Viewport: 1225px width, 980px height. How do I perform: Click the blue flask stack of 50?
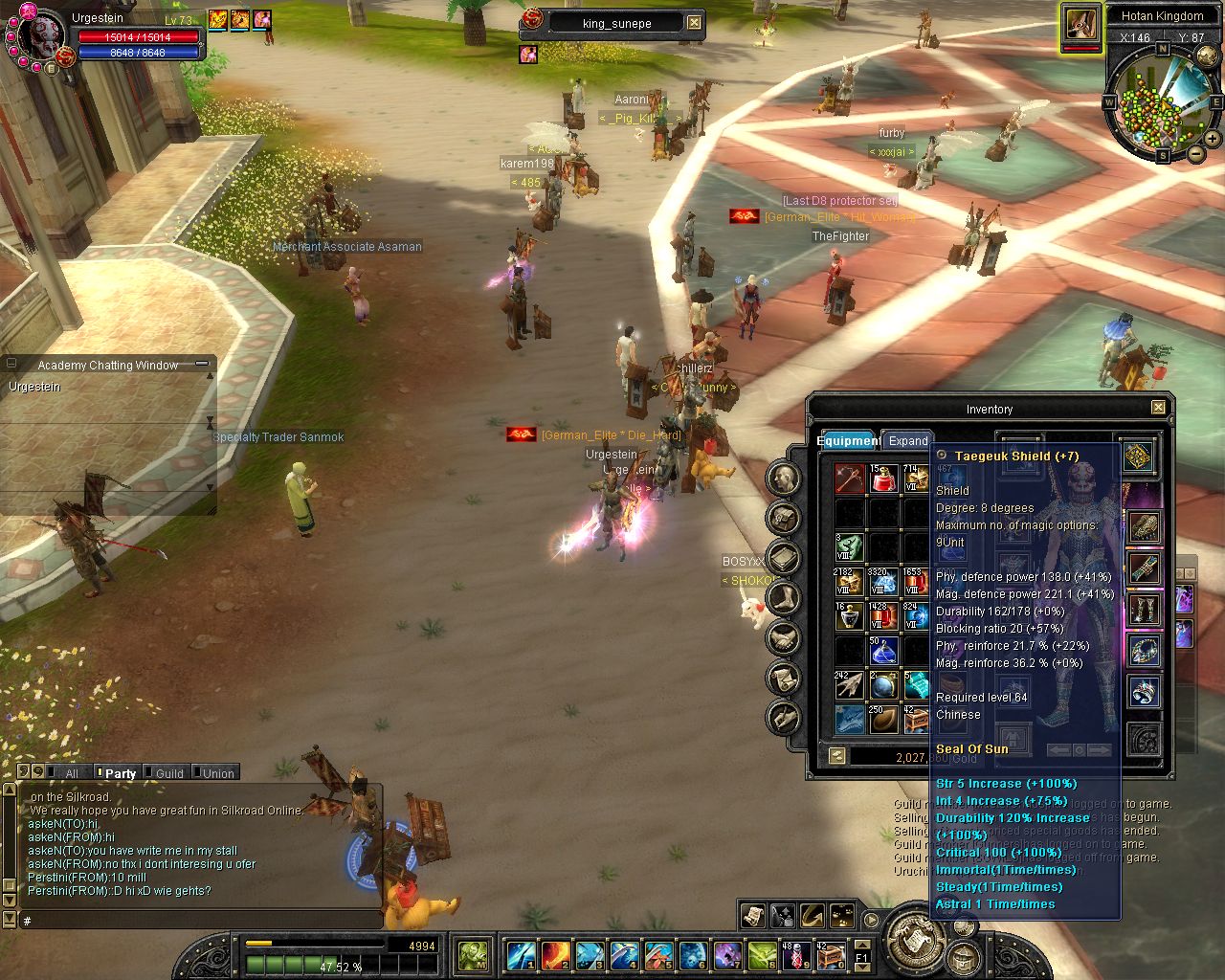882,652
